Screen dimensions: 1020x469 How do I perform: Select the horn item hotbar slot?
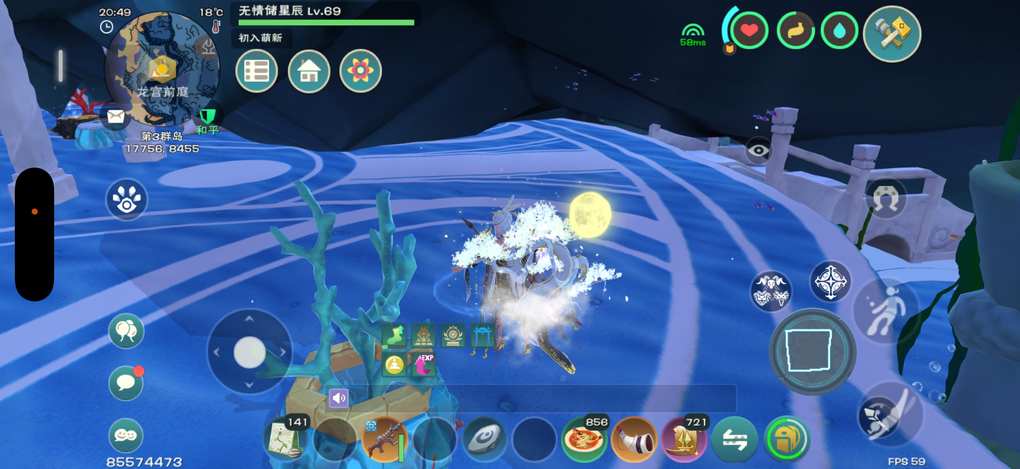coord(634,438)
